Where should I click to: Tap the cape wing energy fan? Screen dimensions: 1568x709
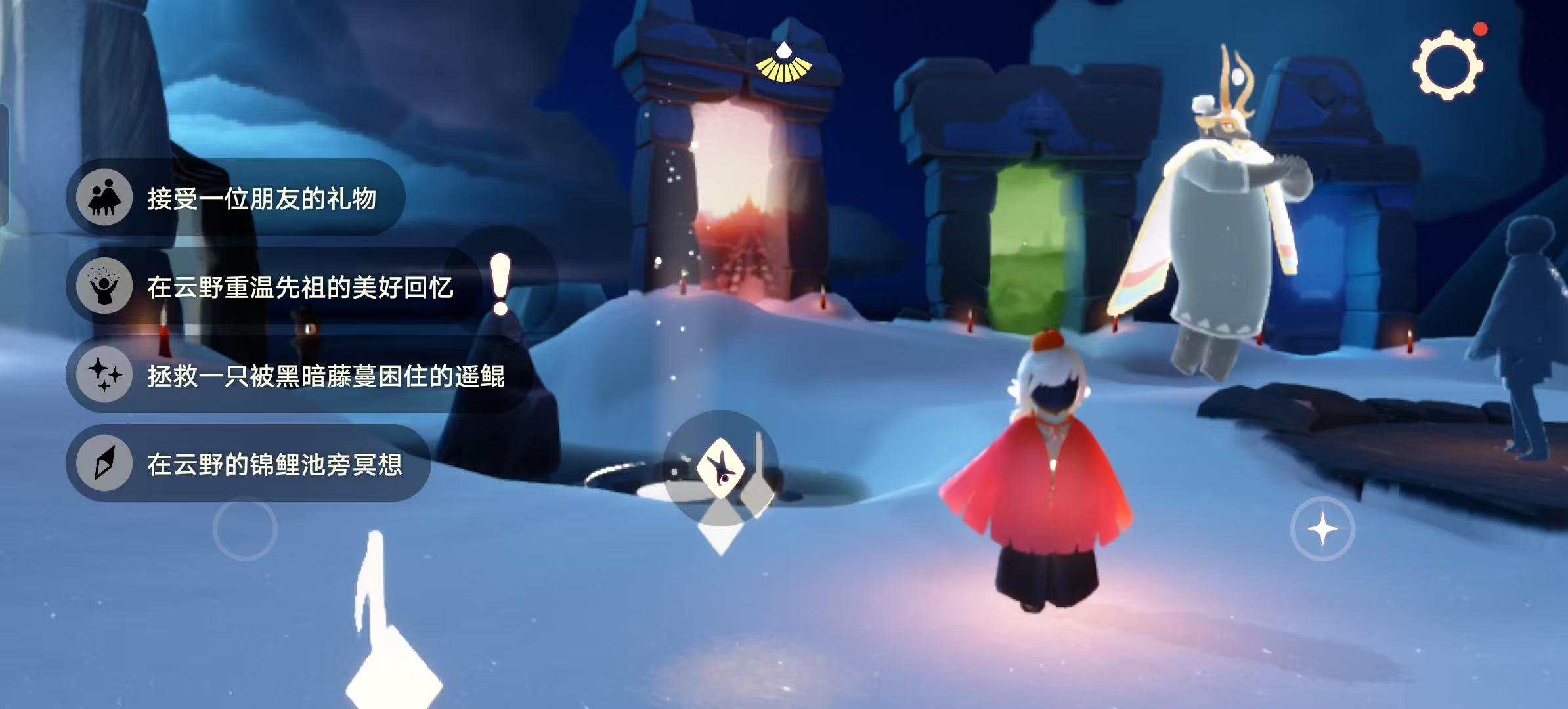coord(783,64)
